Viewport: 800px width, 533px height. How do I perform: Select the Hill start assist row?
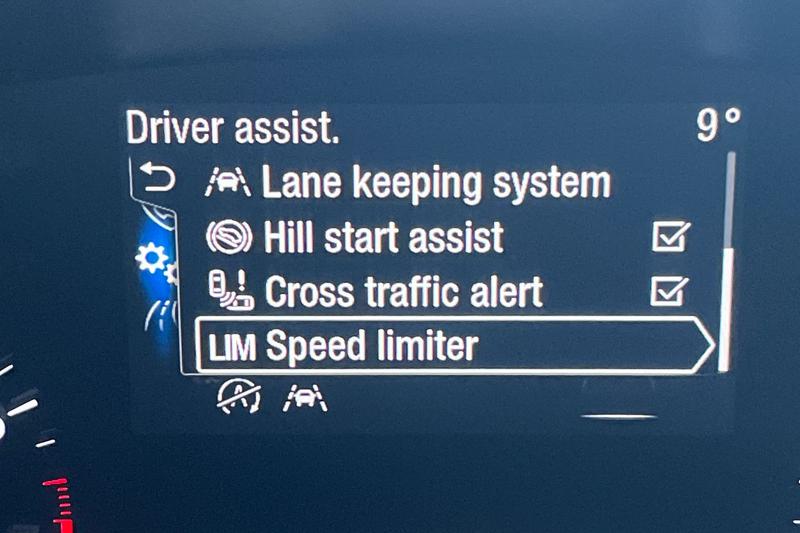coord(383,238)
